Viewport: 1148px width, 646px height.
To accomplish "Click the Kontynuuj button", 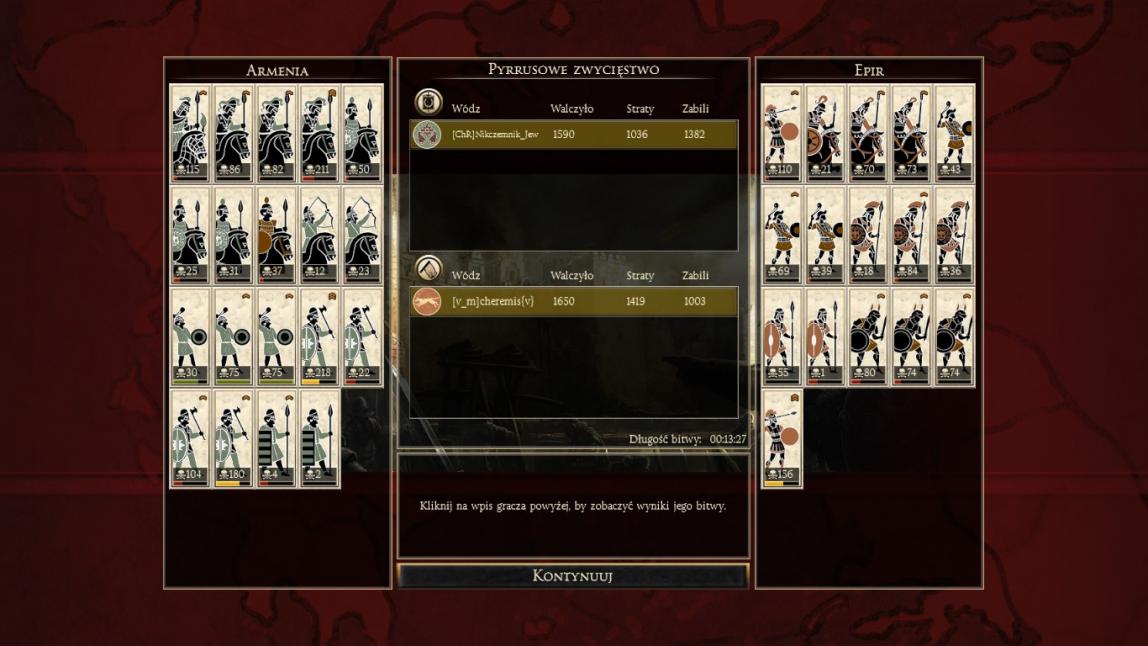I will tap(572, 576).
